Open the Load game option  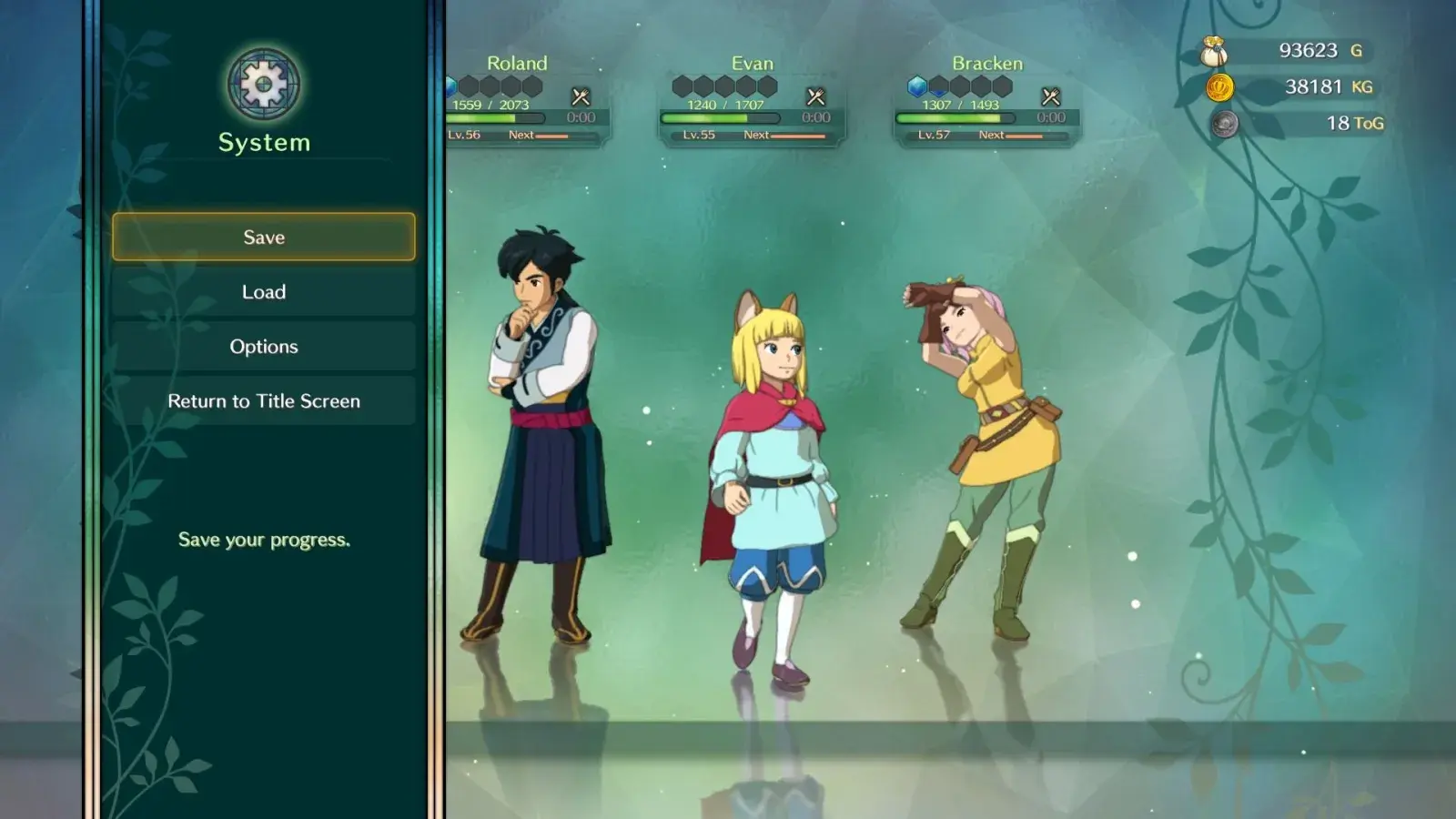(264, 292)
